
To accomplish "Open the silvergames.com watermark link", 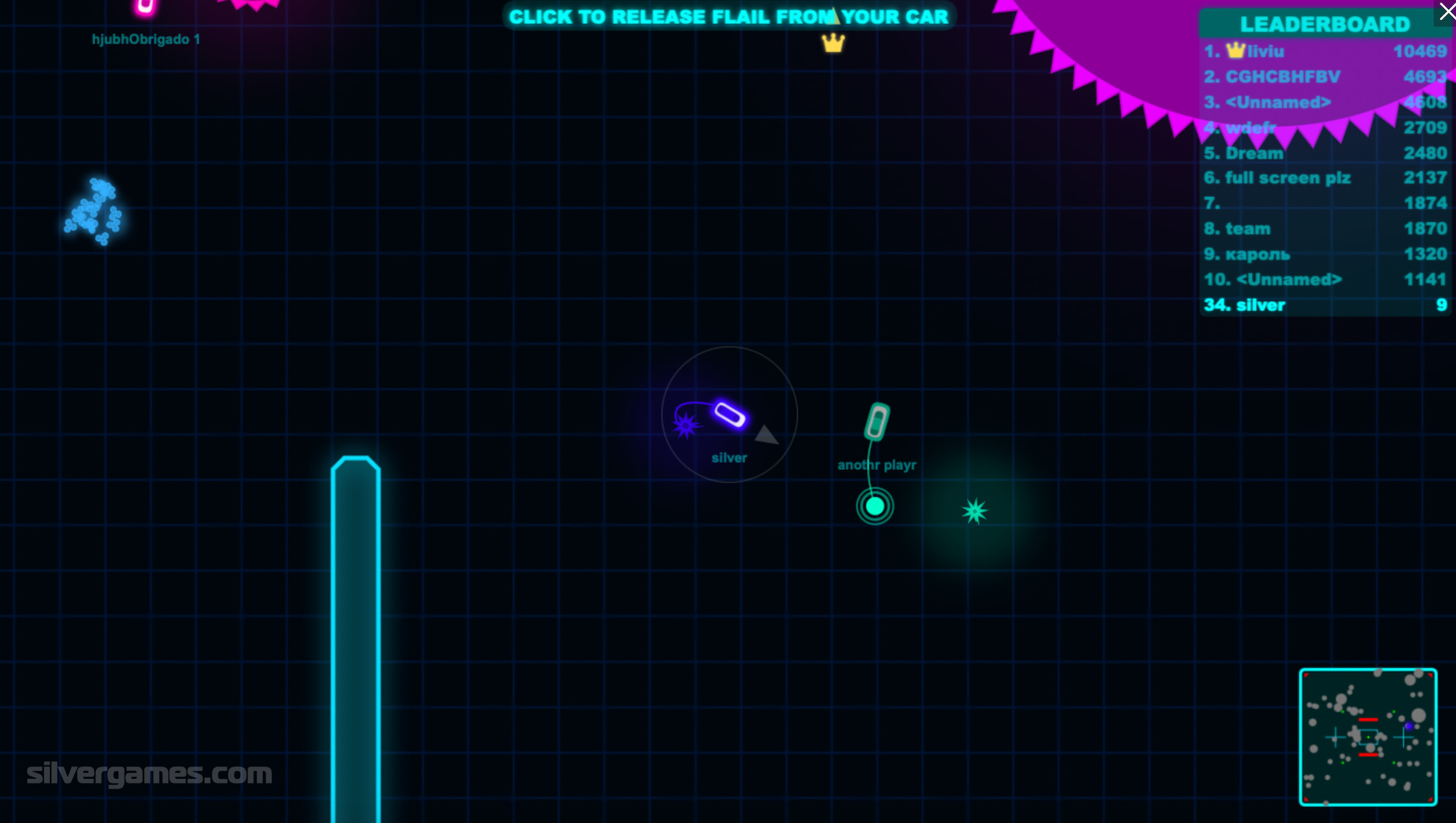I will pyautogui.click(x=149, y=774).
